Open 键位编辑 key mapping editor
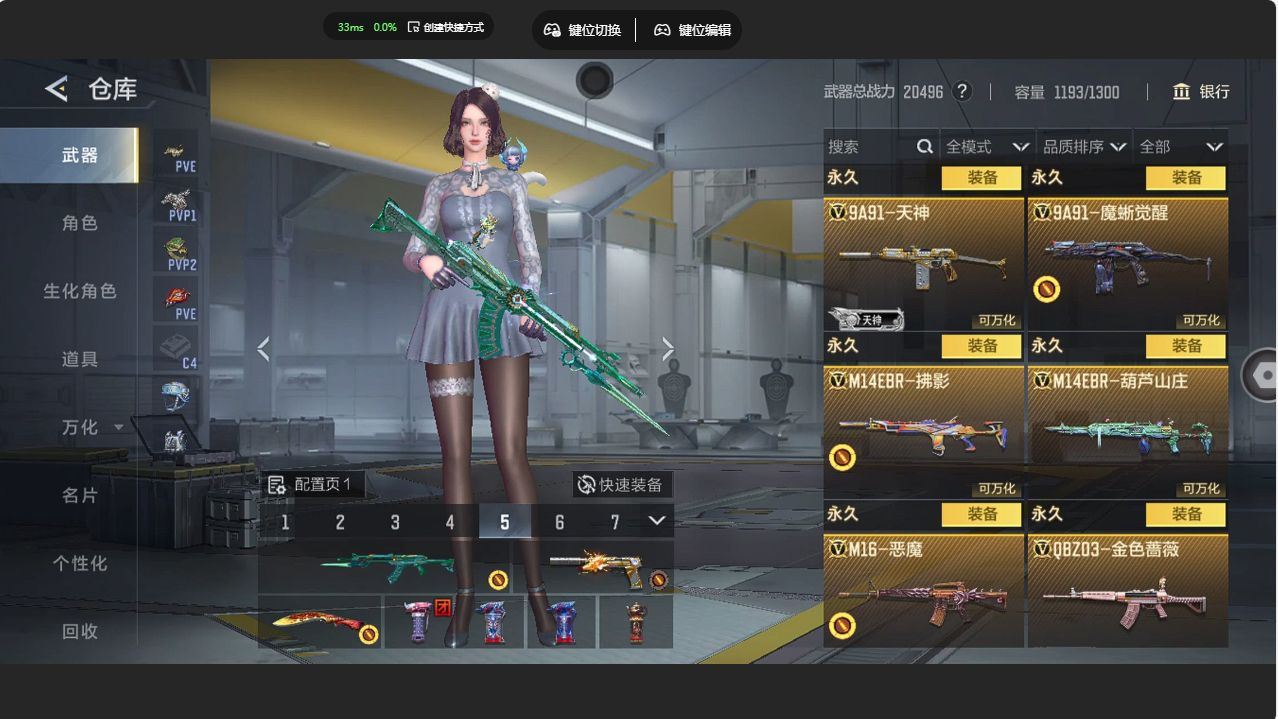Viewport: 1278px width, 719px height. [x=693, y=30]
